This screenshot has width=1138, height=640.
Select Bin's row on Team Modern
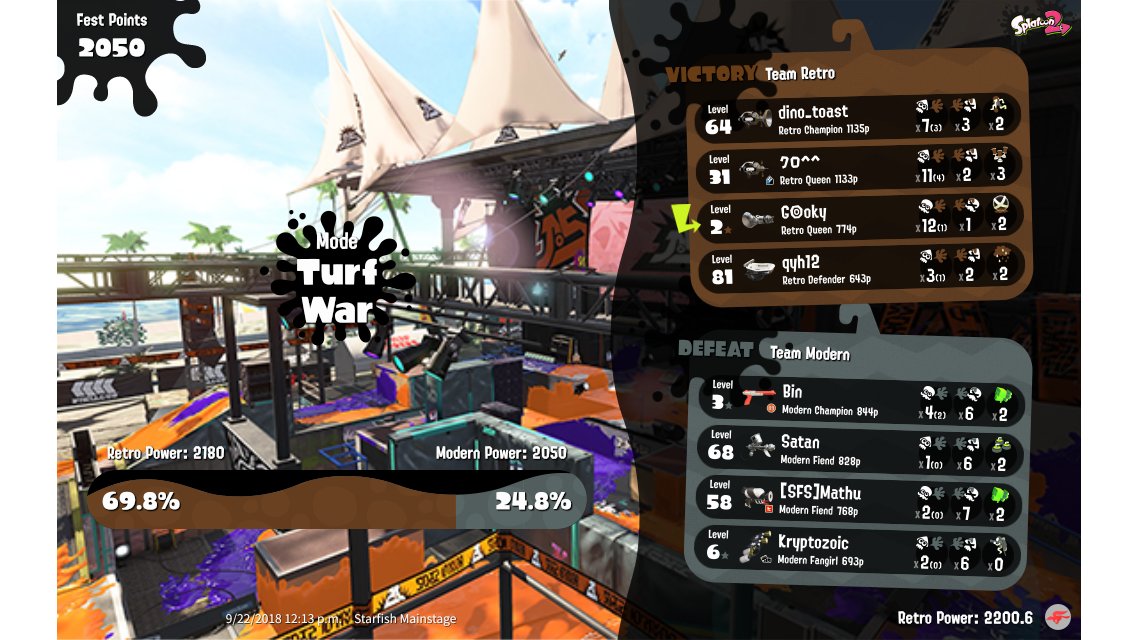[860, 400]
